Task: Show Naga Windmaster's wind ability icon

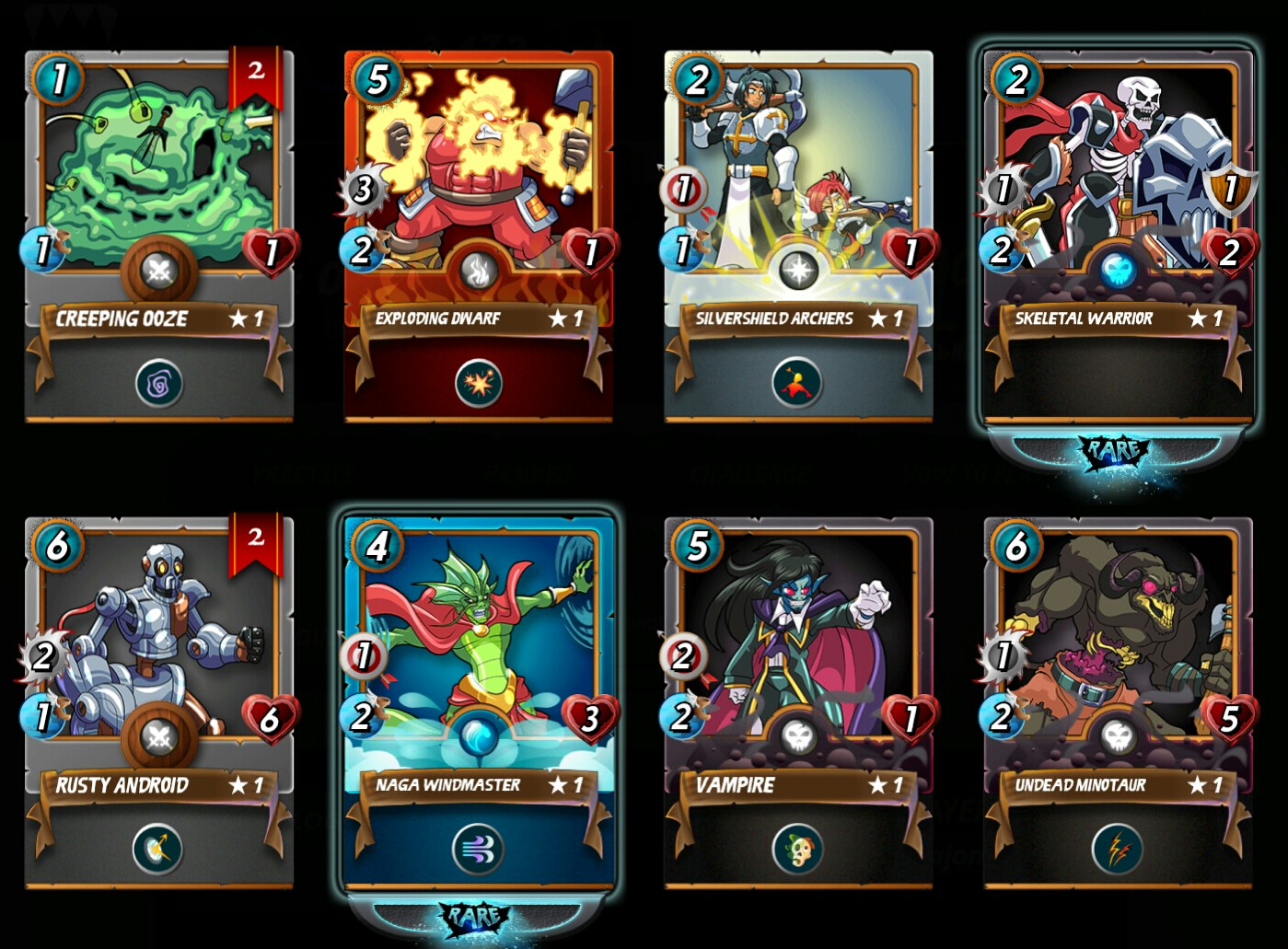Action: point(478,849)
